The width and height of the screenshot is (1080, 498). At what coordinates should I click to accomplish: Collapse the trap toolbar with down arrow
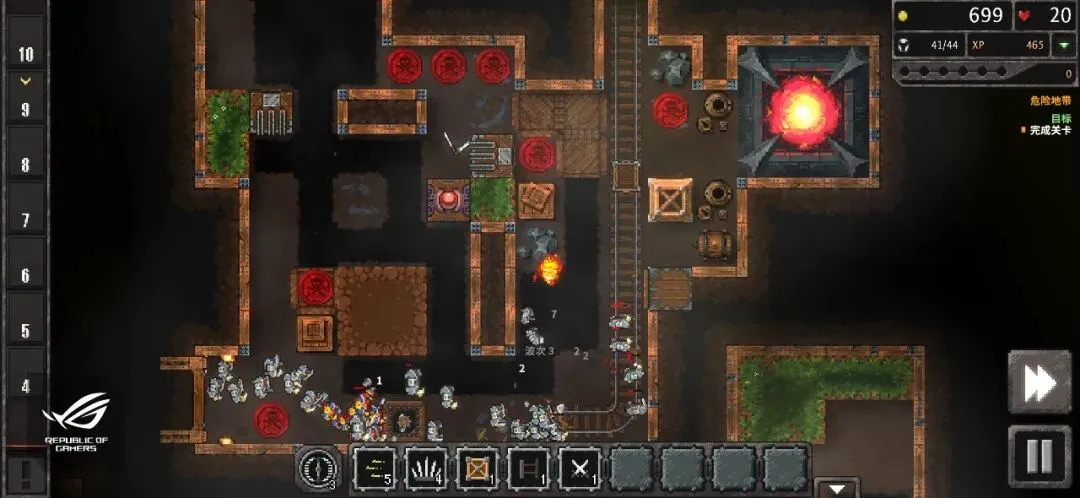pyautogui.click(x=836, y=489)
